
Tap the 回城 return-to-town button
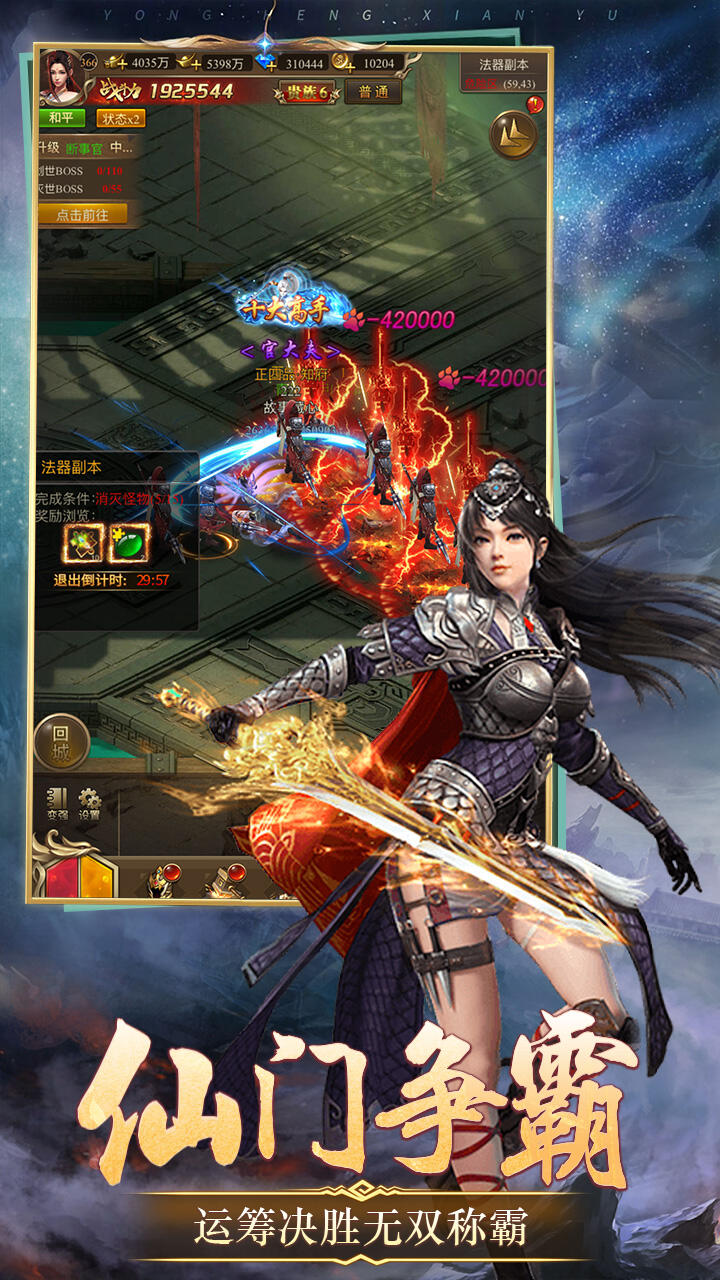[62, 741]
